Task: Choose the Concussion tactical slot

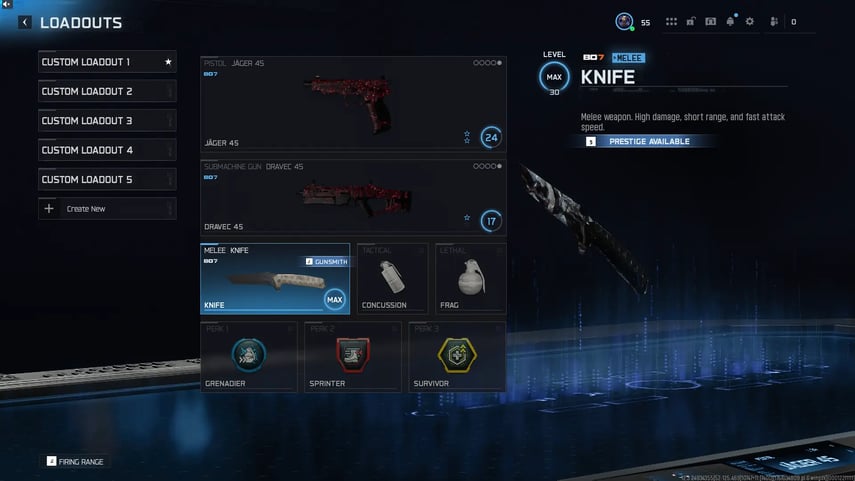Action: (x=392, y=279)
